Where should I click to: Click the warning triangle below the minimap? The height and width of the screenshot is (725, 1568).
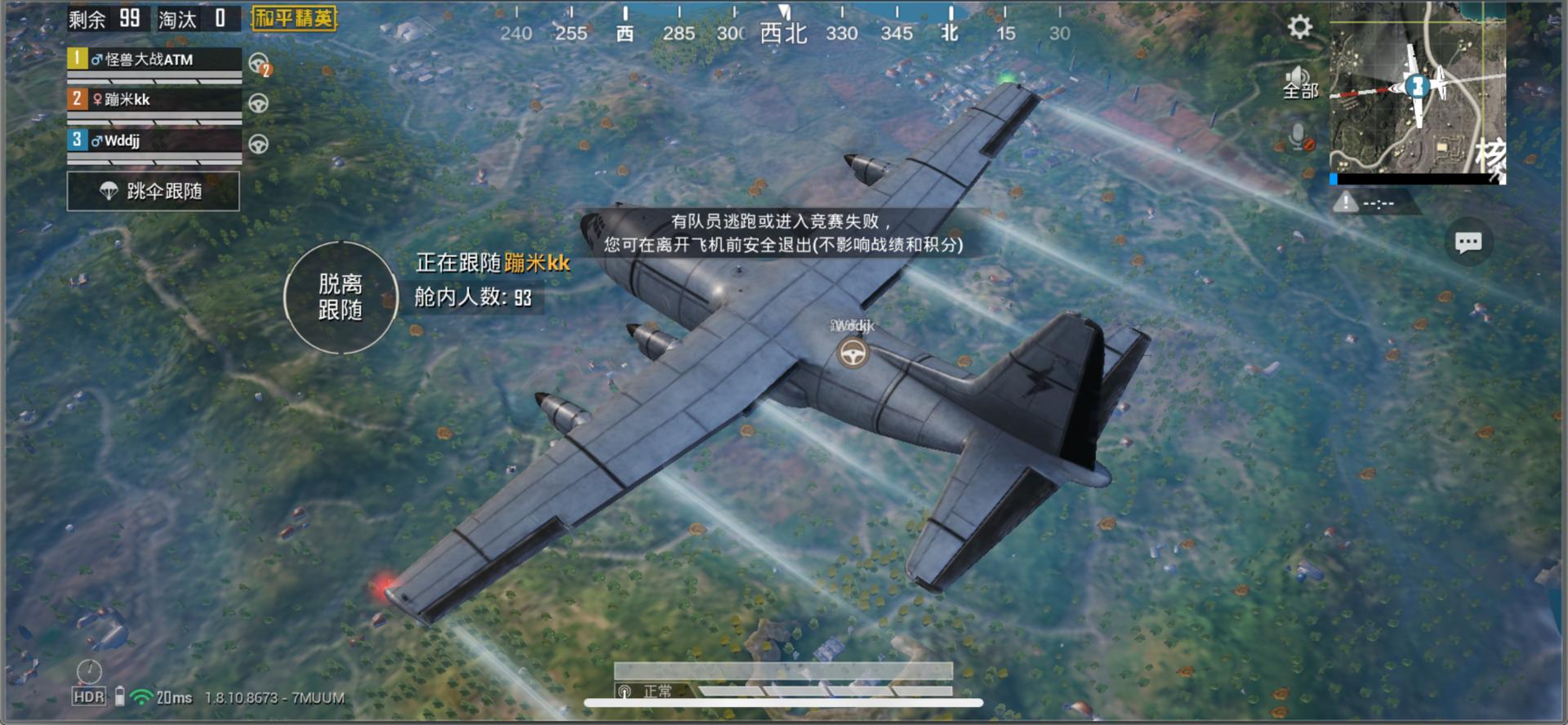1347,202
